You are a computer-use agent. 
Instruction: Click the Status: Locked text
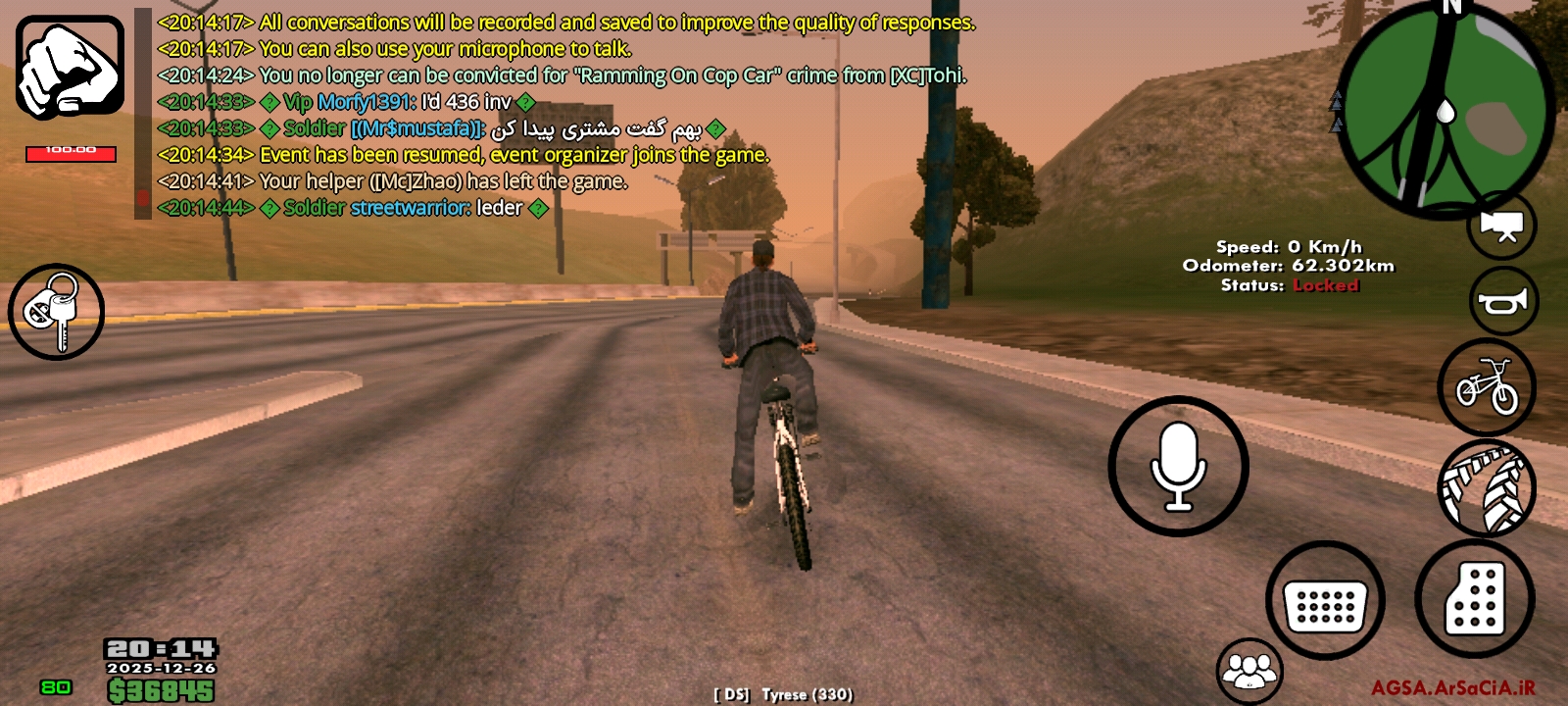(1289, 286)
